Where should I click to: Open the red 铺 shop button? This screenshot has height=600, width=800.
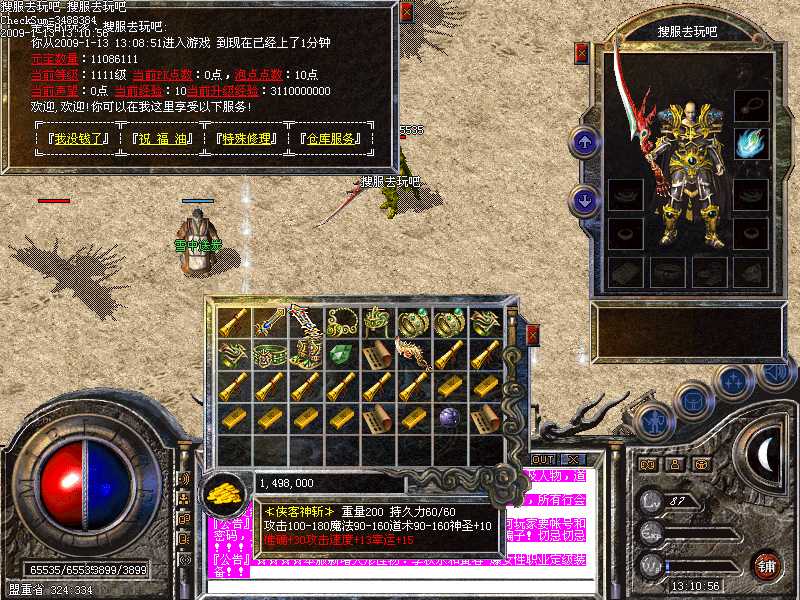point(768,565)
